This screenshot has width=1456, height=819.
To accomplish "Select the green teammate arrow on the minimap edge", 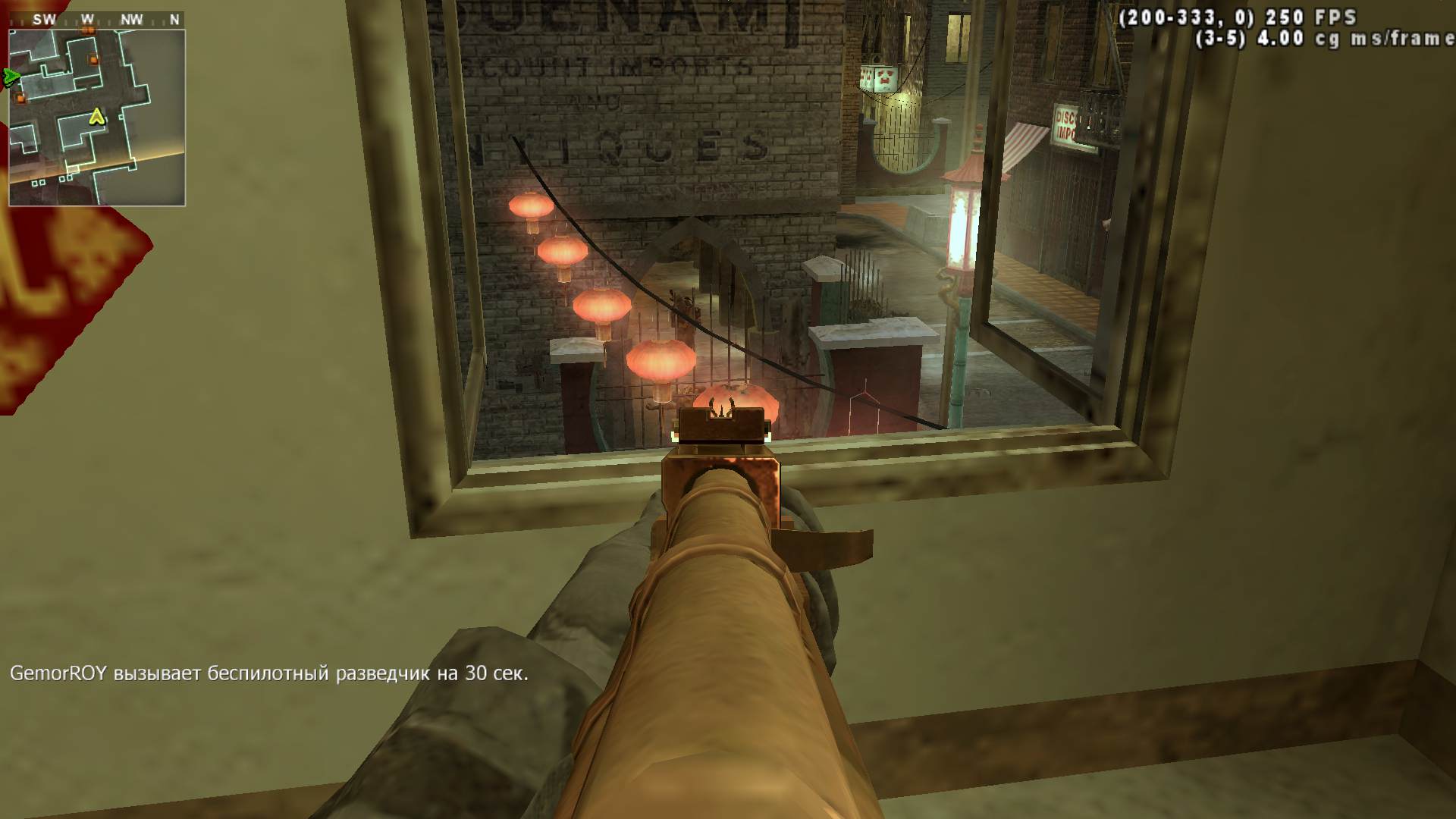I will coord(11,76).
